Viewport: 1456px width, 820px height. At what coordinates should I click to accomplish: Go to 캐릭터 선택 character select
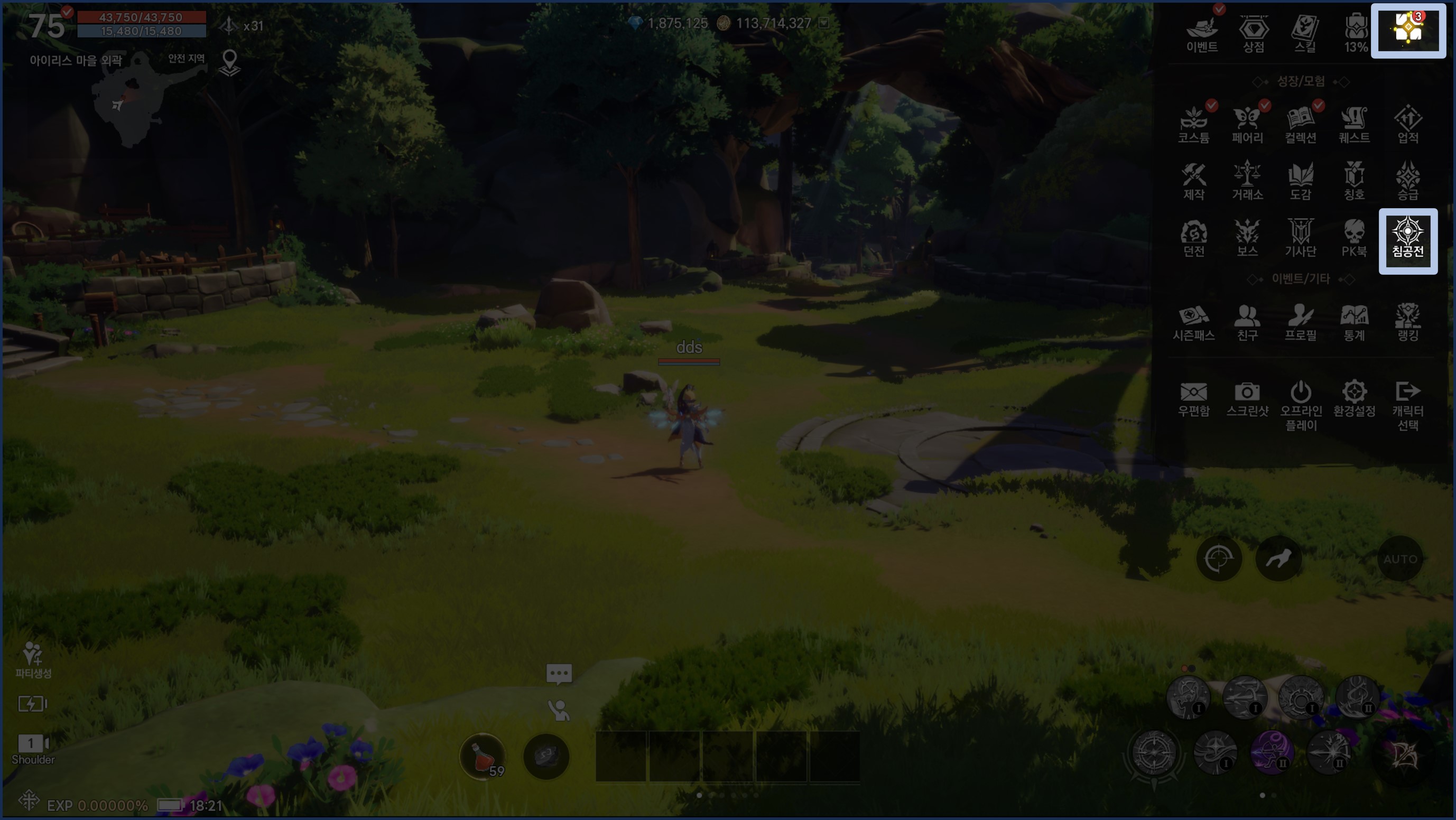tap(1407, 404)
